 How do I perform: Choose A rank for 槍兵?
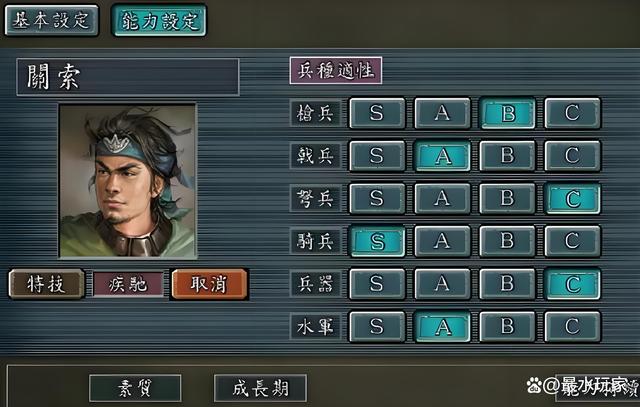pyautogui.click(x=442, y=112)
